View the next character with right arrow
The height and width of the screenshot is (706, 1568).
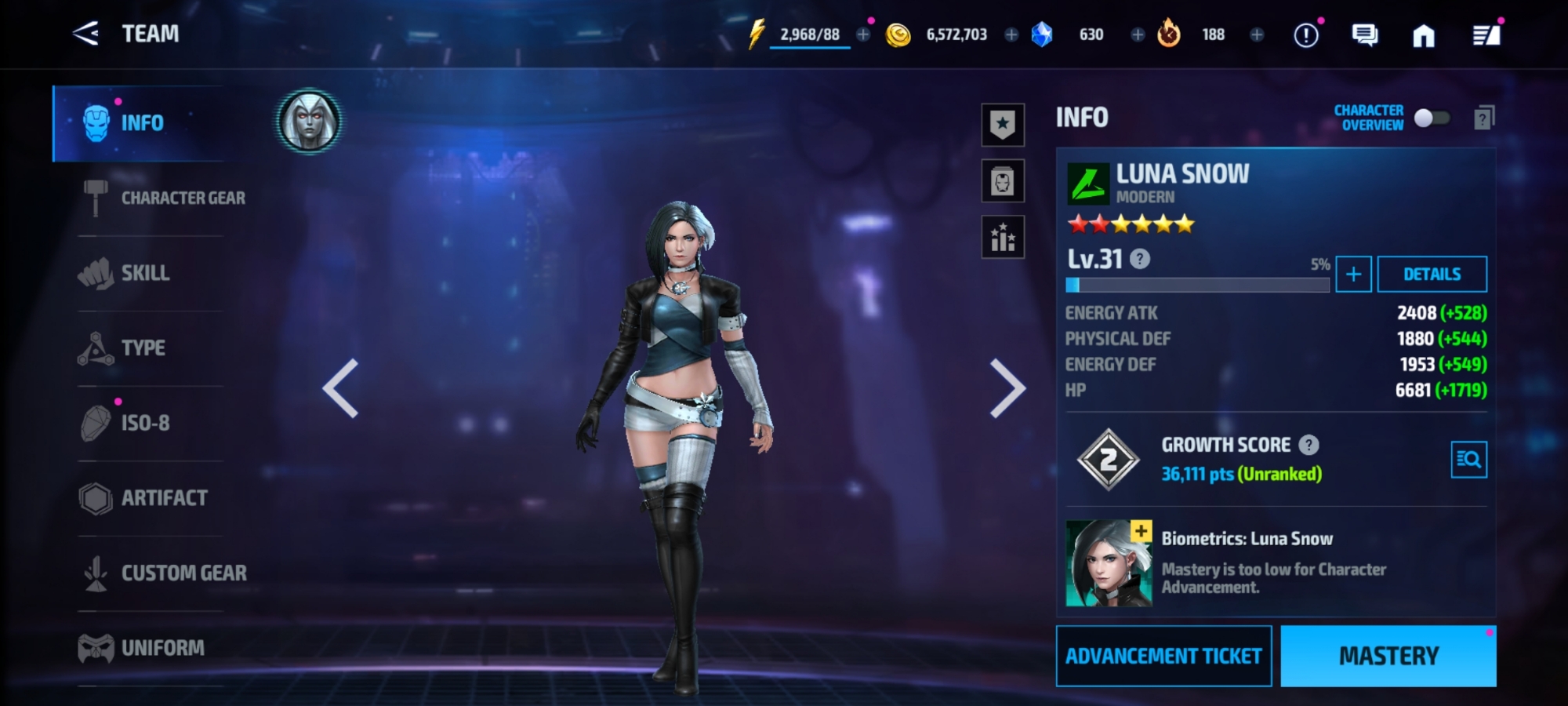1007,388
